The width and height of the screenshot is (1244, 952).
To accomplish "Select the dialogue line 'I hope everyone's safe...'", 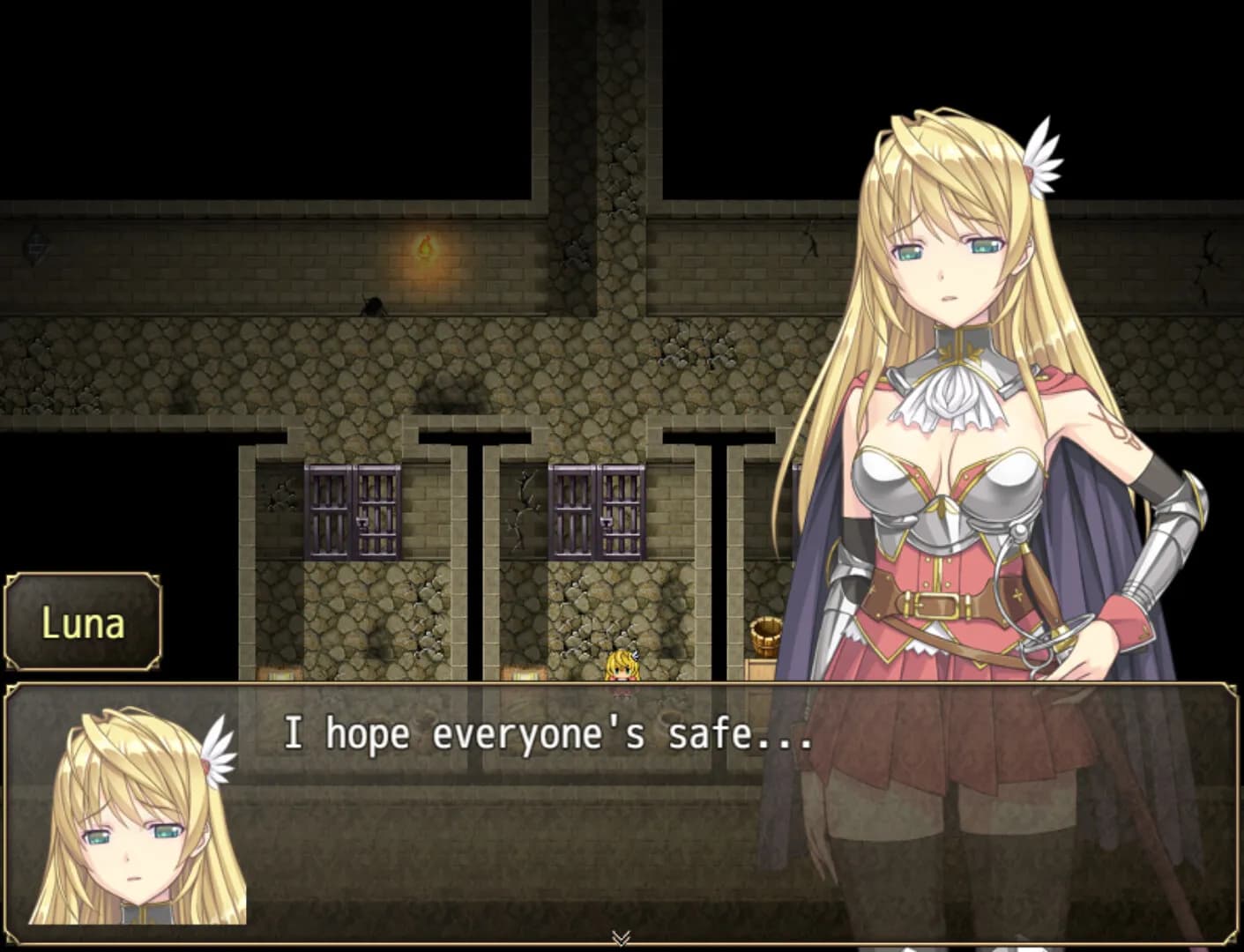I will pyautogui.click(x=547, y=733).
